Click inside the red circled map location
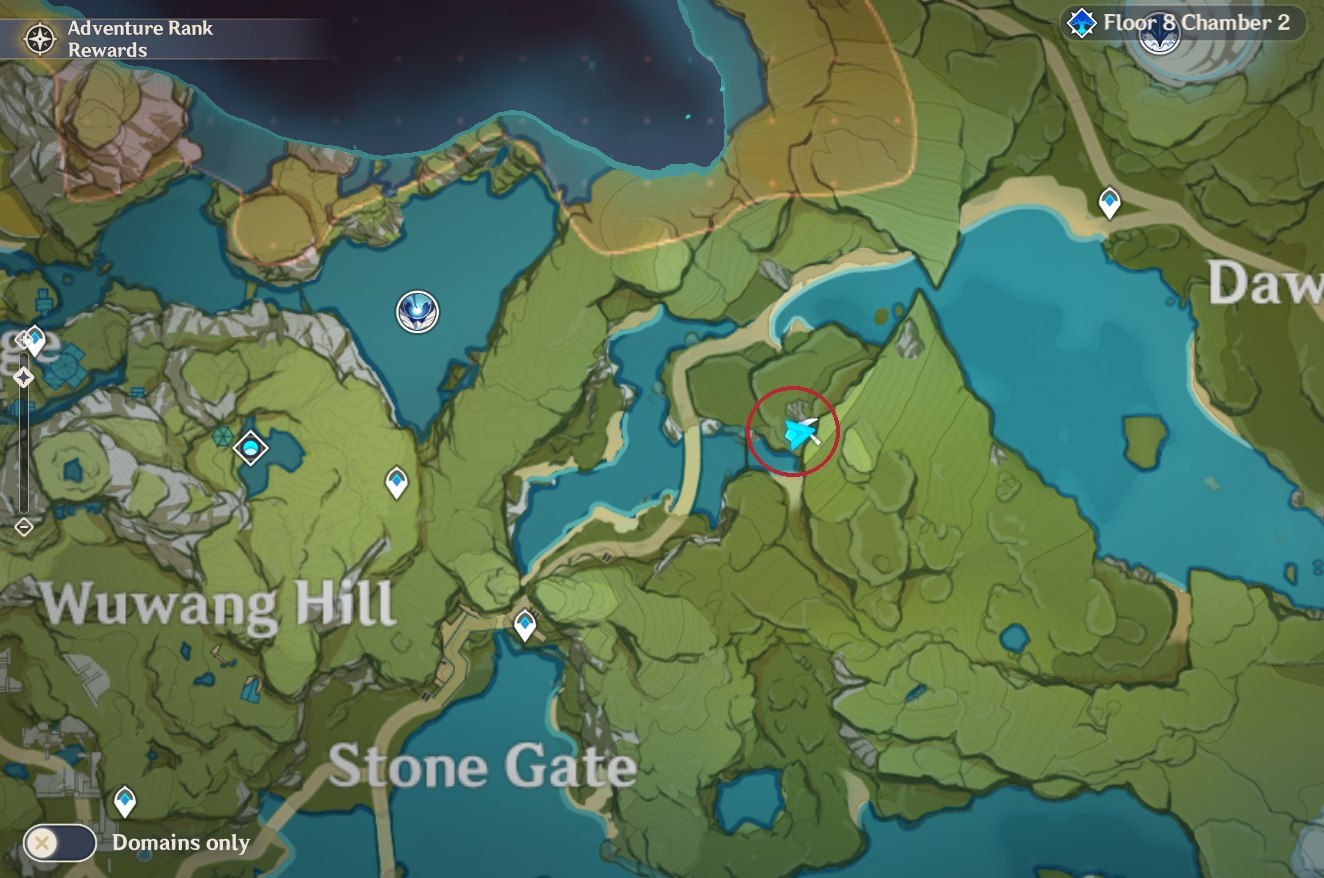Screen dimensions: 1324x878 [793, 428]
